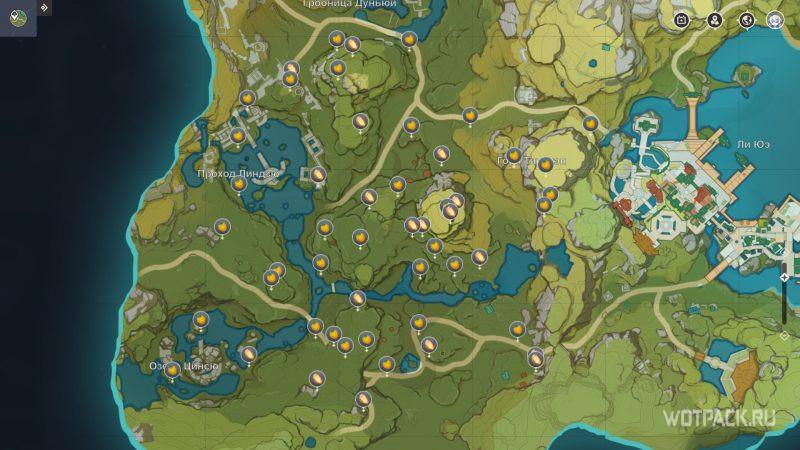Open the map pin management icon
The height and width of the screenshot is (450, 800).
point(714,20)
